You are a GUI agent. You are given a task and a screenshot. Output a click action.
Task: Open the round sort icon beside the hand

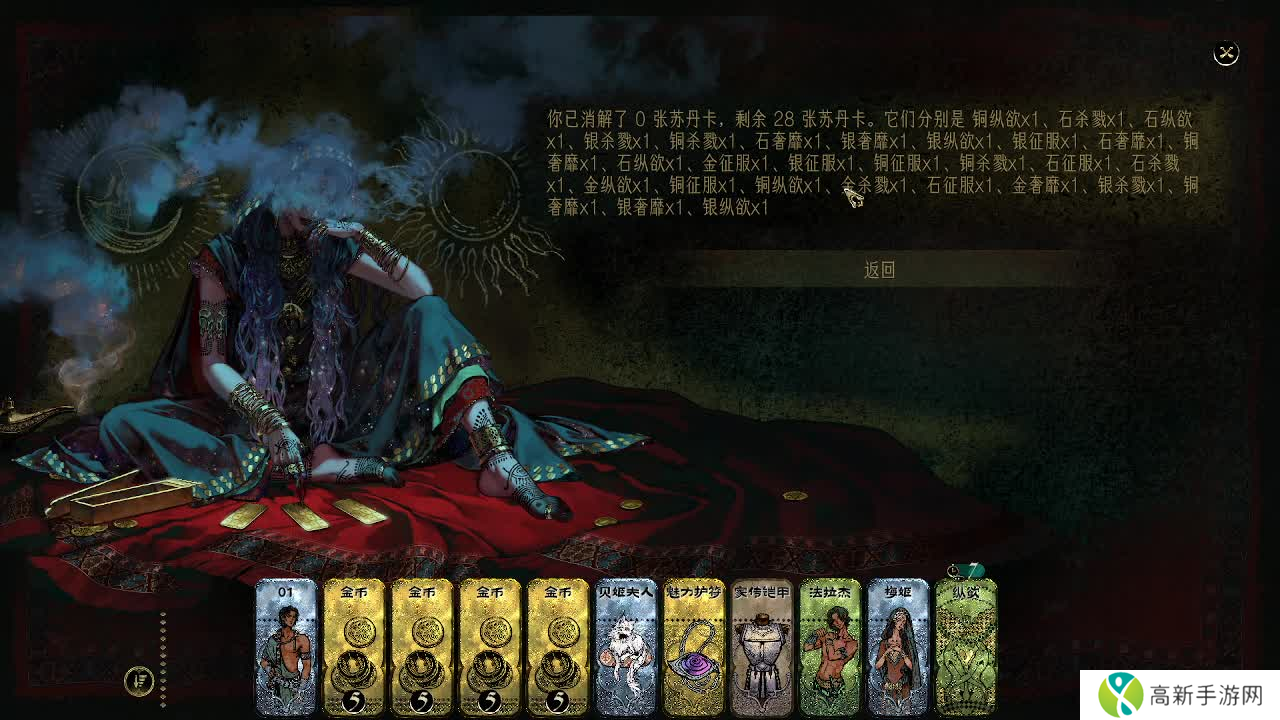pyautogui.click(x=139, y=682)
